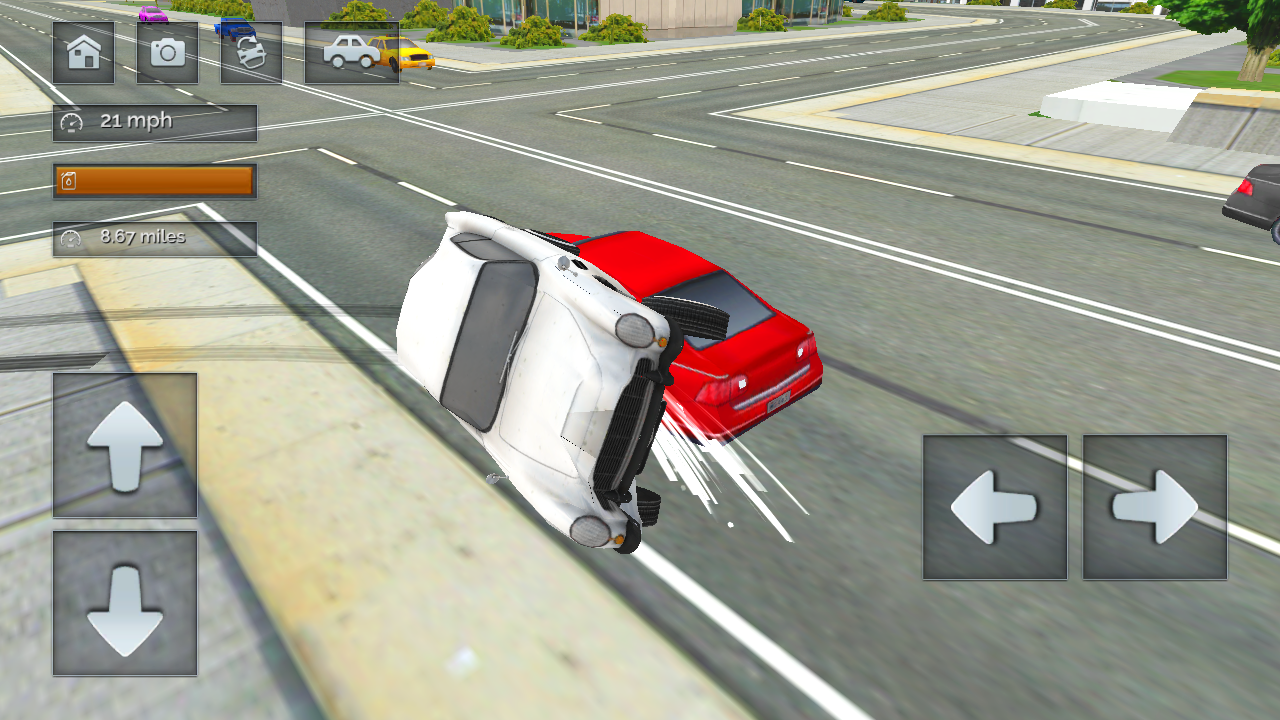Select the 21 mph speed display panel
The width and height of the screenshot is (1280, 720).
click(154, 123)
